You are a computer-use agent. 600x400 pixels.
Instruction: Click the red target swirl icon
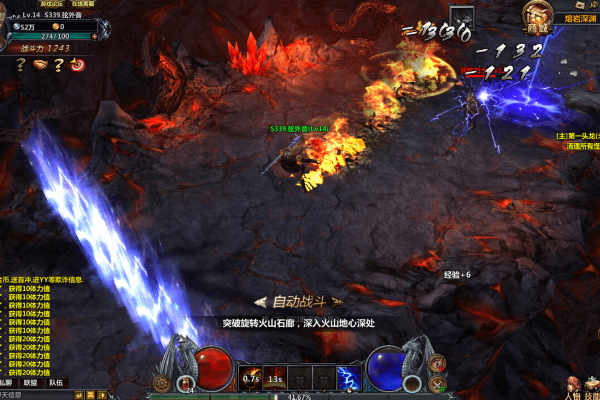77,65
